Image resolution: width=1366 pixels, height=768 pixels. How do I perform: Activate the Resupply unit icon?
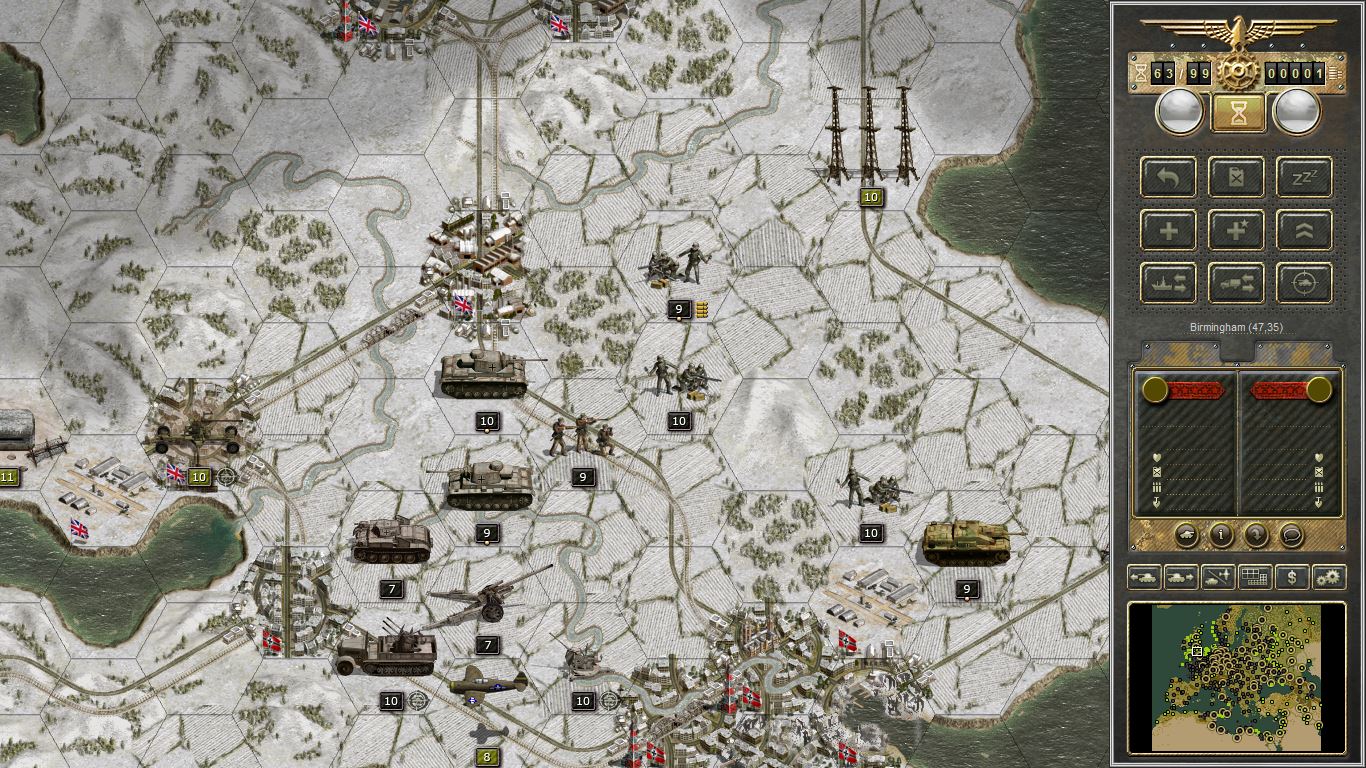(x=1236, y=177)
